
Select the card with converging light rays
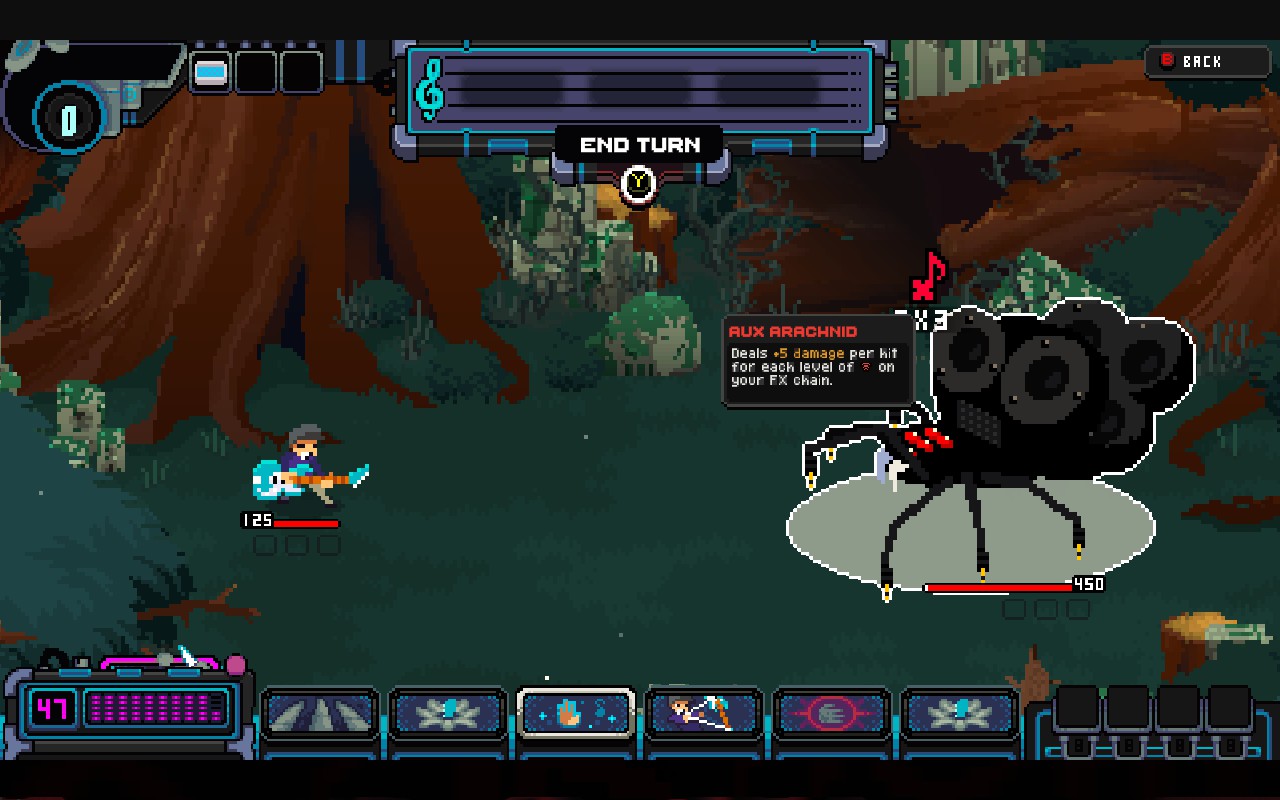(320, 714)
